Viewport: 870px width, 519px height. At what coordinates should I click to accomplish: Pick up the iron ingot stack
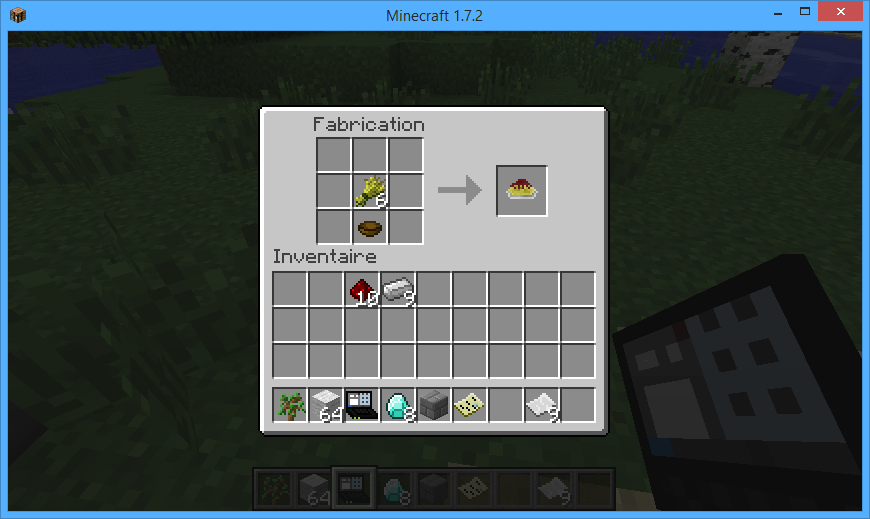(x=398, y=290)
